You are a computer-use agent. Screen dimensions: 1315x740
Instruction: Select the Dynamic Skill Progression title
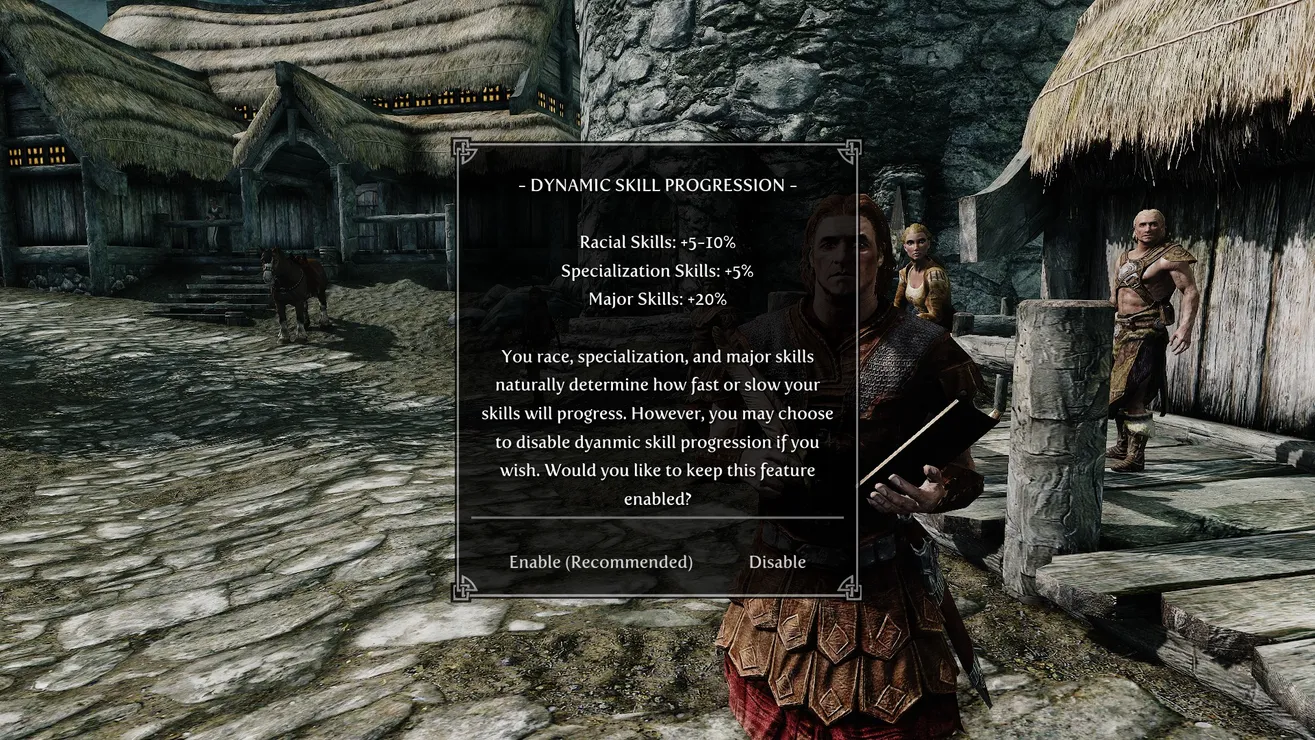[x=657, y=185]
